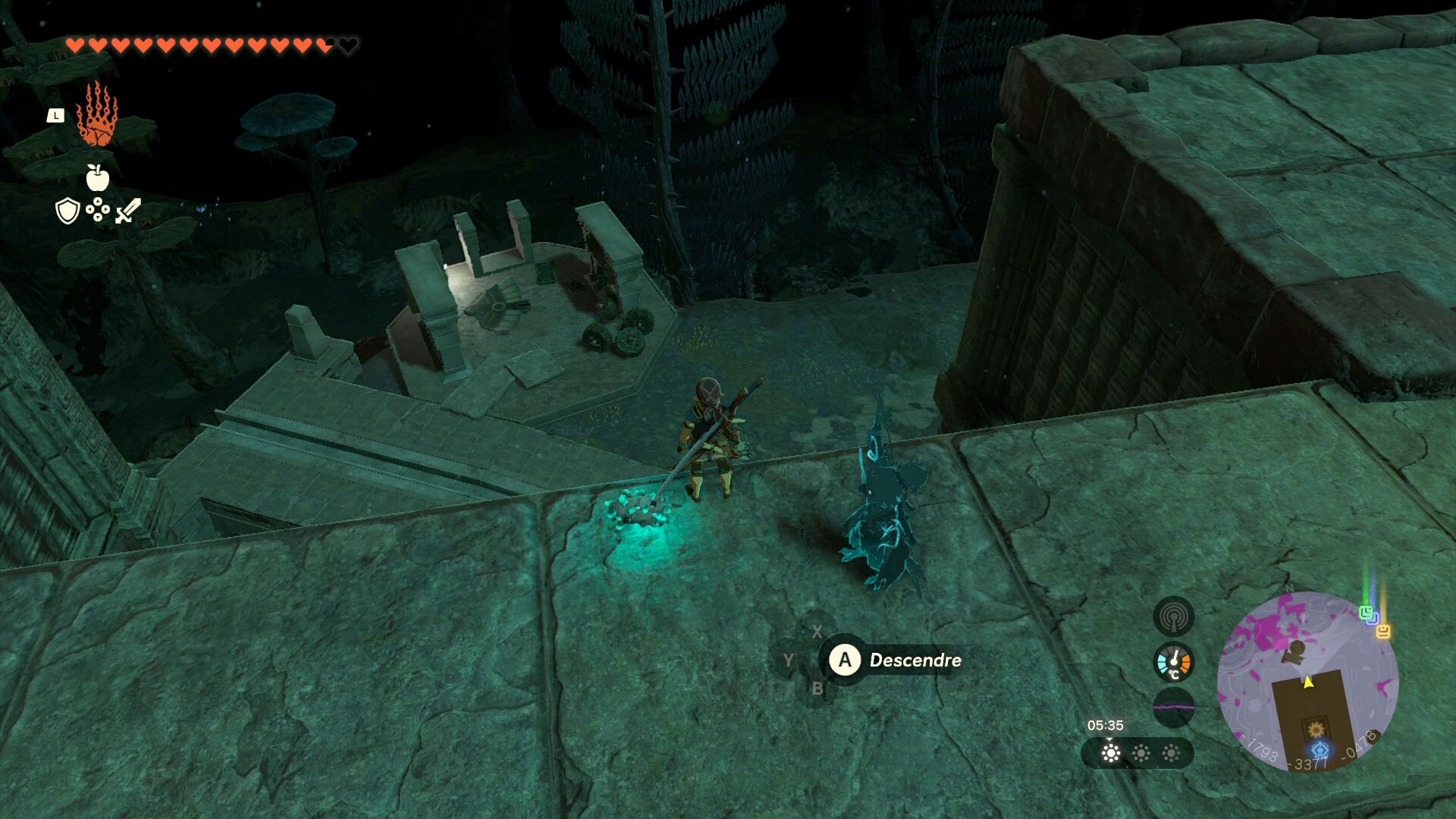Select the green pin on the minimap edge
The image size is (1456, 819).
[x=1366, y=613]
